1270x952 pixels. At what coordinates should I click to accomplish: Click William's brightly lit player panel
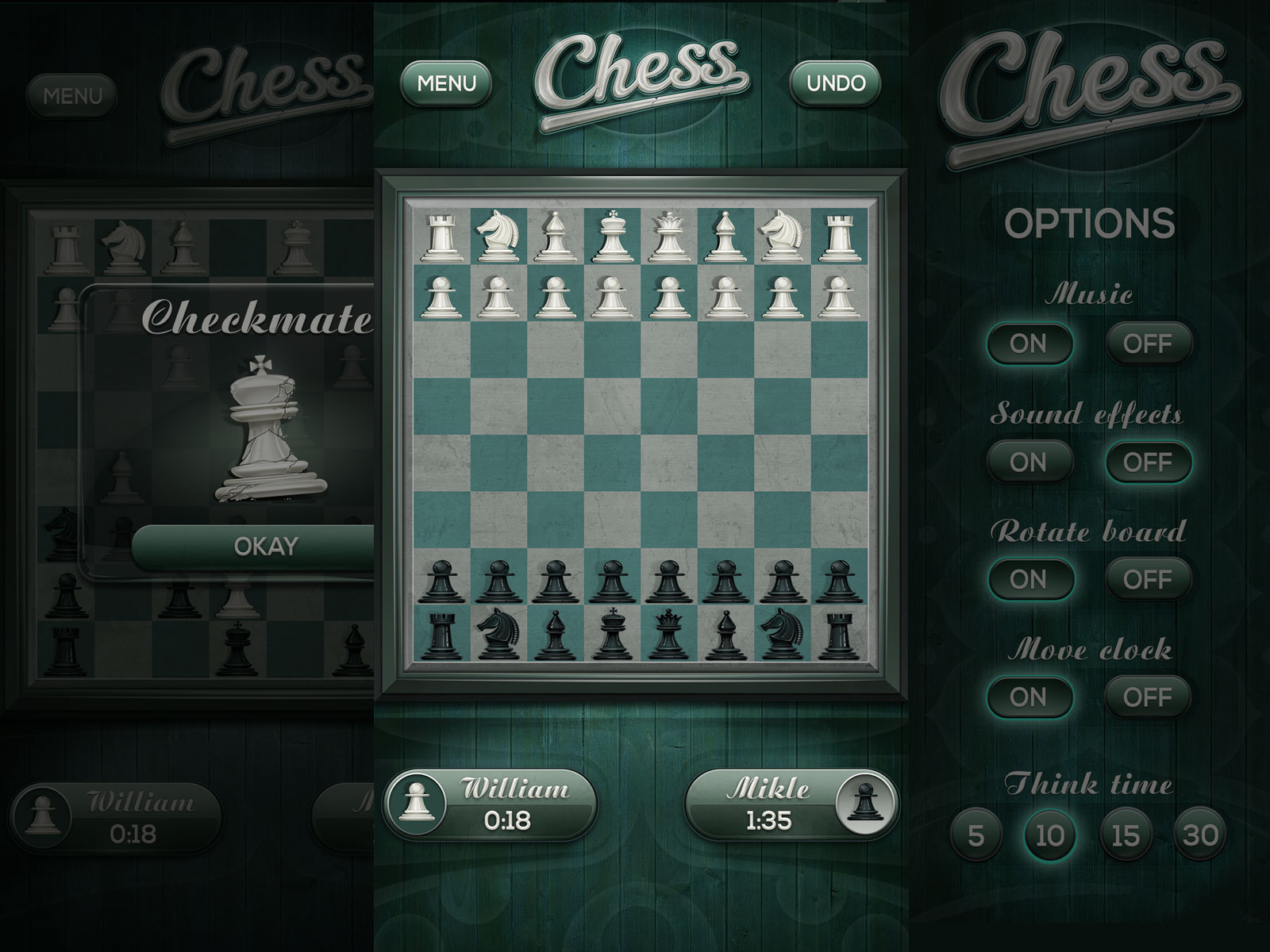click(x=490, y=804)
